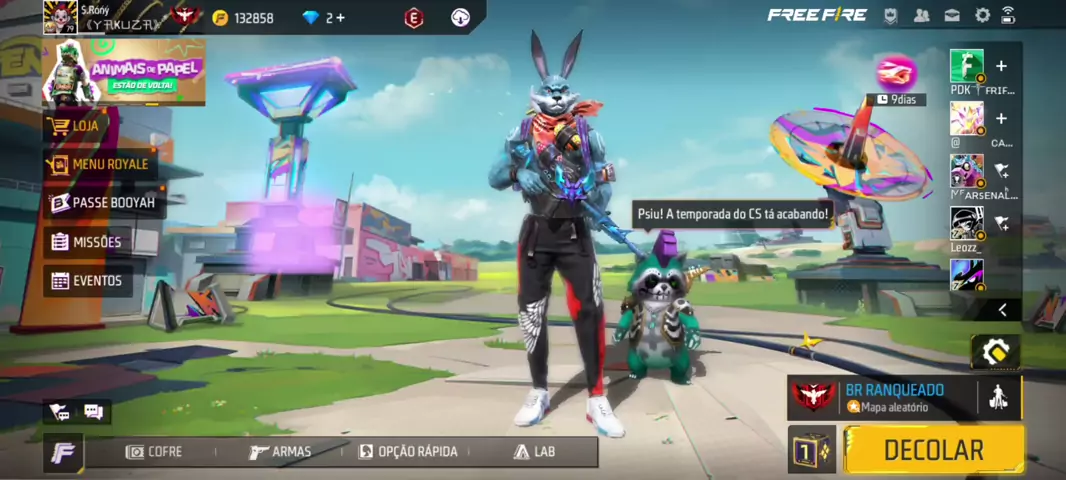This screenshot has width=1066, height=480.
Task: Collapse the friends side panel arrow
Action: click(x=1002, y=310)
